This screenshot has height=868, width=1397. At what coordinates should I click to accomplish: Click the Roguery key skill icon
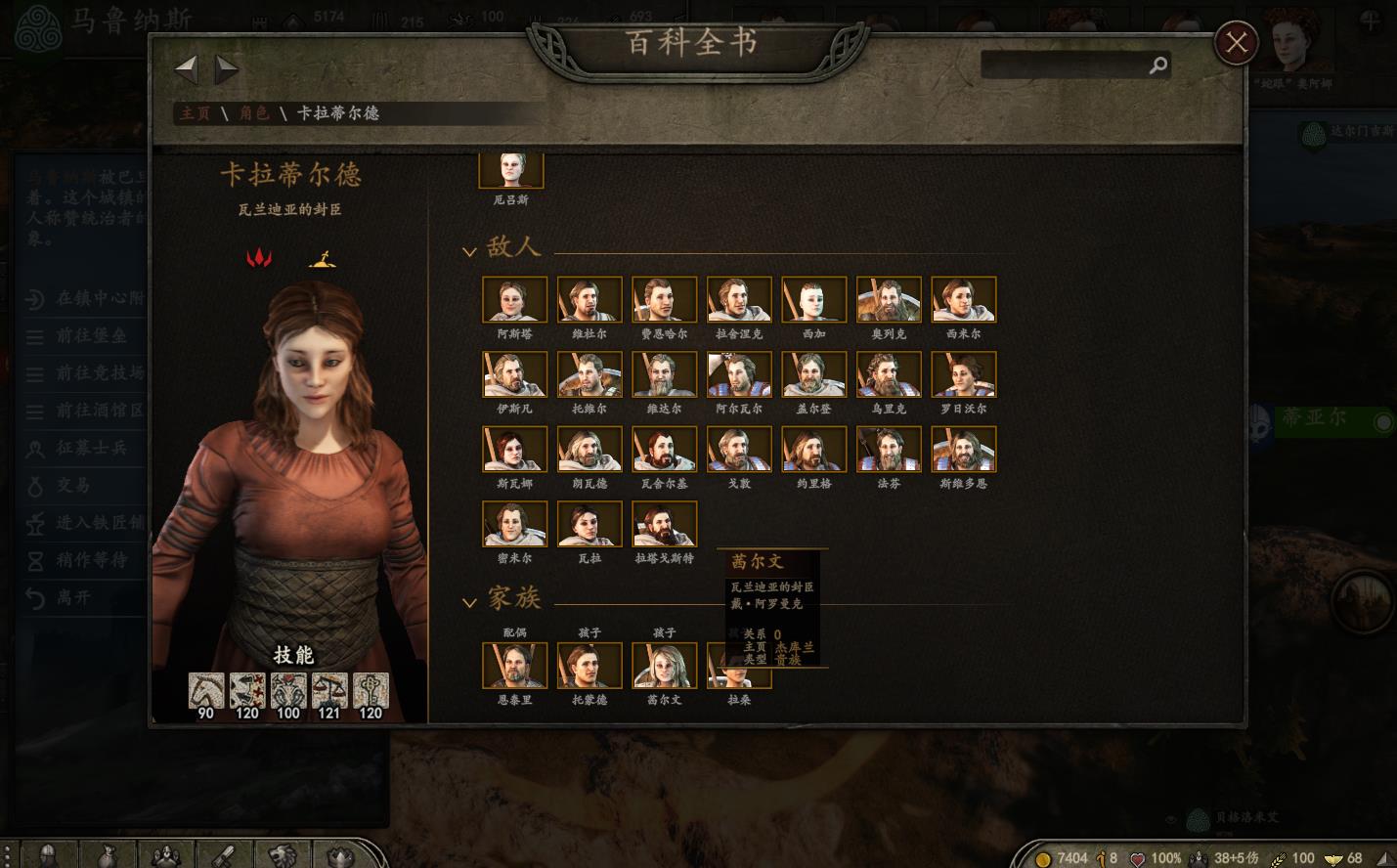371,688
